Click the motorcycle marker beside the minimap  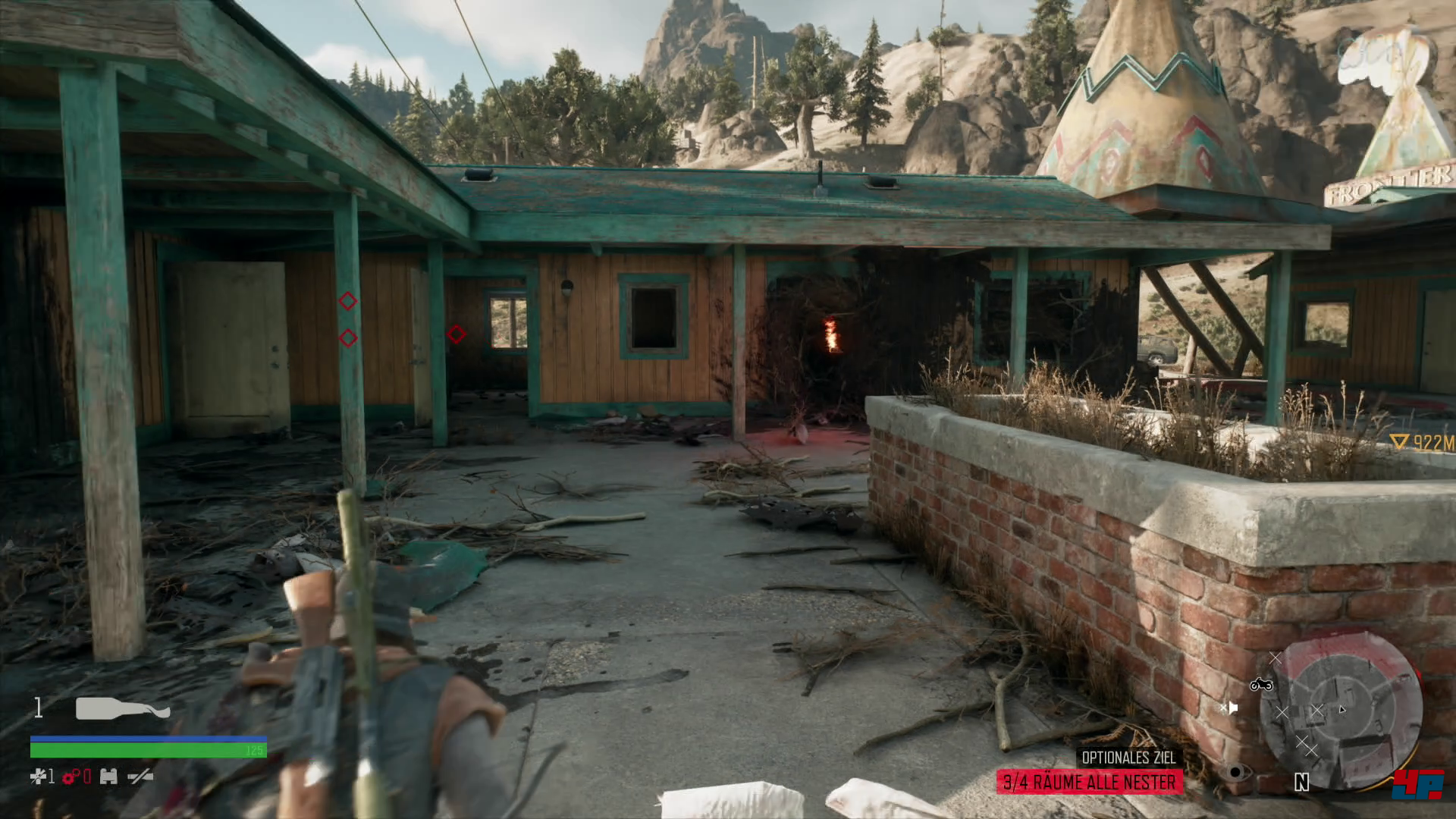1261,685
